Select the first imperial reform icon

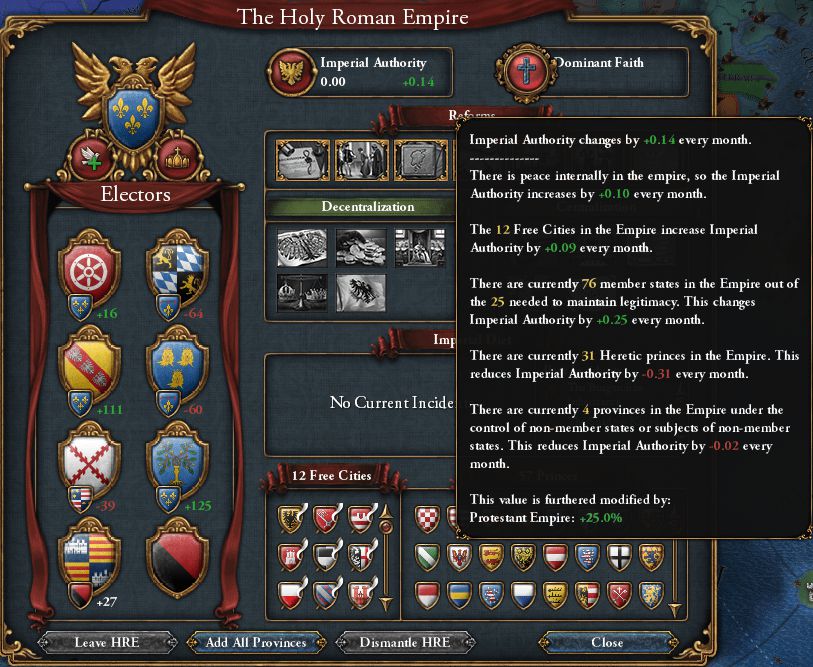302,158
